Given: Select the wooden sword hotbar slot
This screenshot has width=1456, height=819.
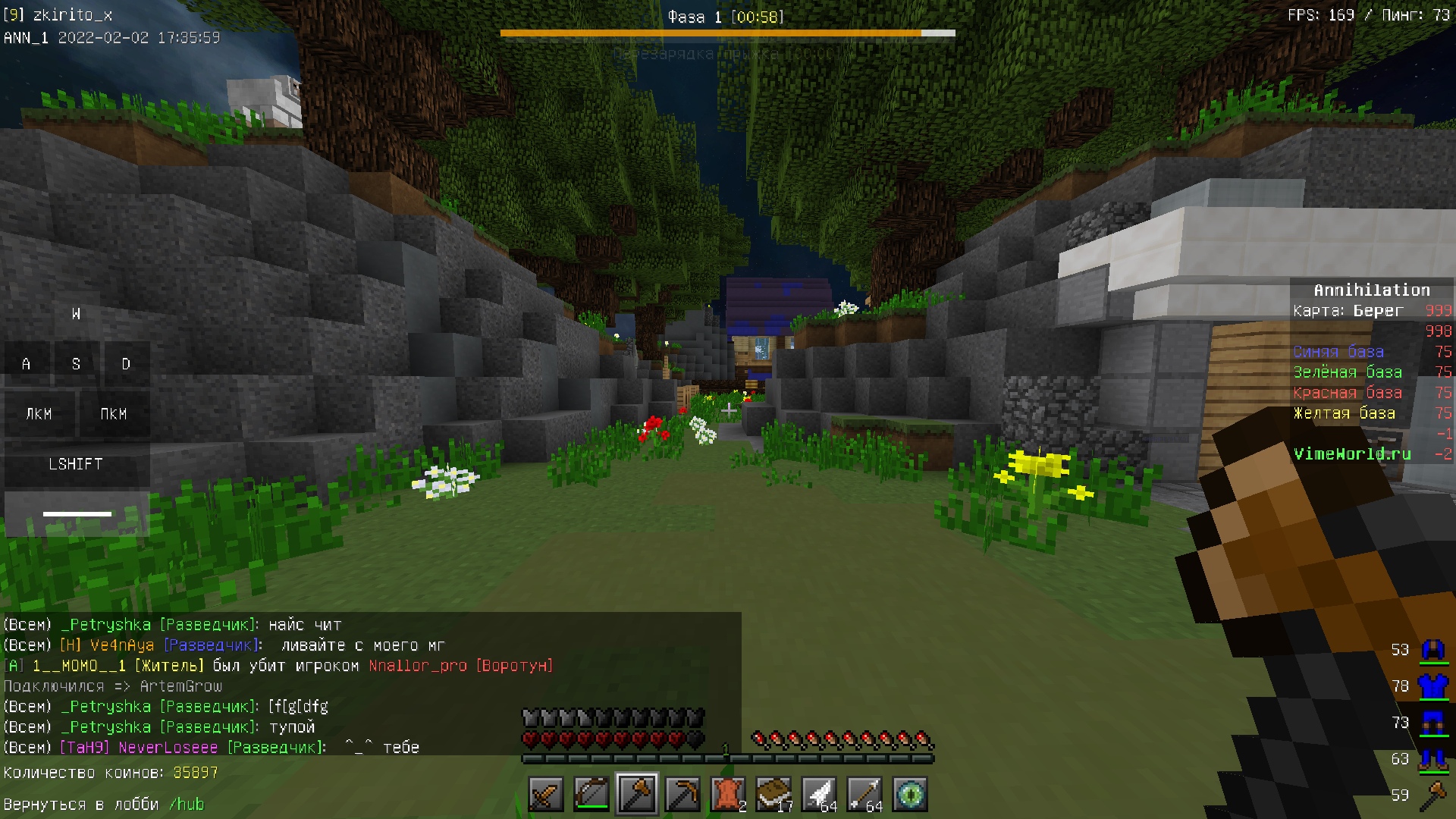Looking at the screenshot, I should click(x=546, y=794).
